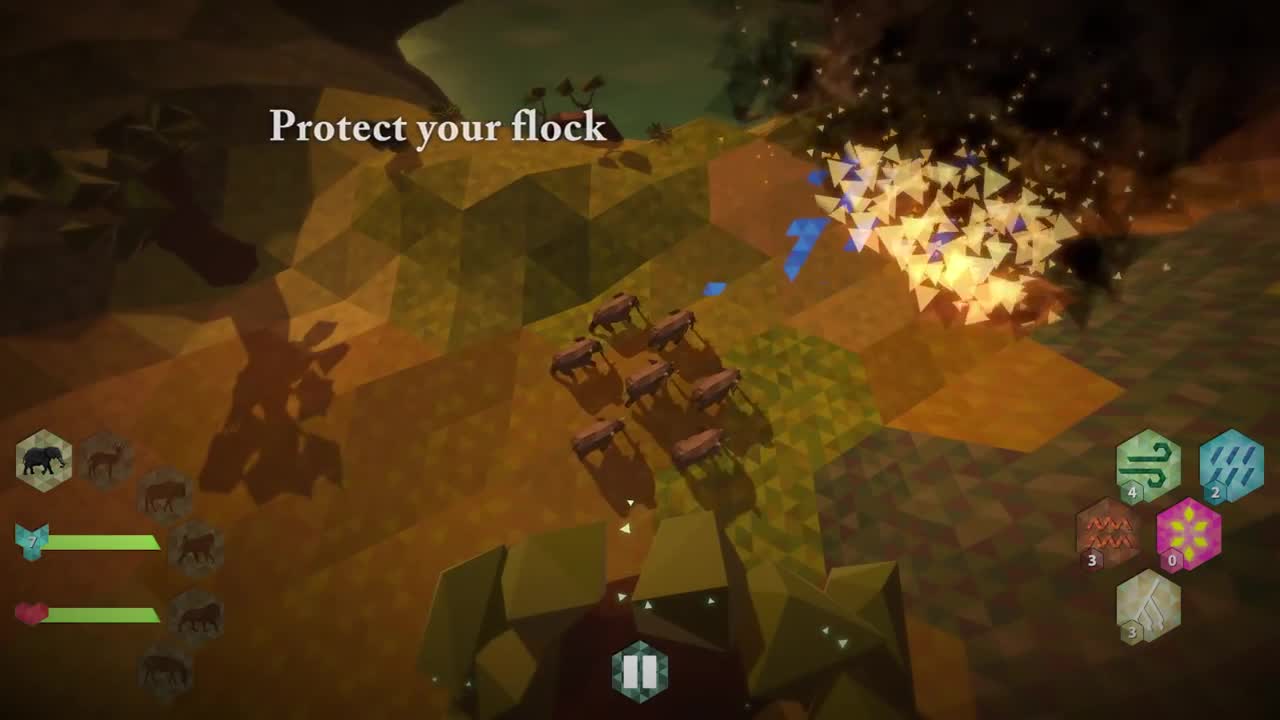Activate the green wind power
Viewport: 1280px width, 720px height.
click(1148, 464)
